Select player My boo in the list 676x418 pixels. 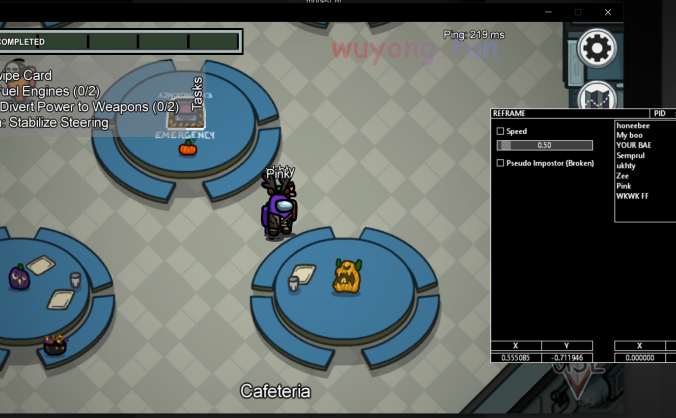click(630, 135)
